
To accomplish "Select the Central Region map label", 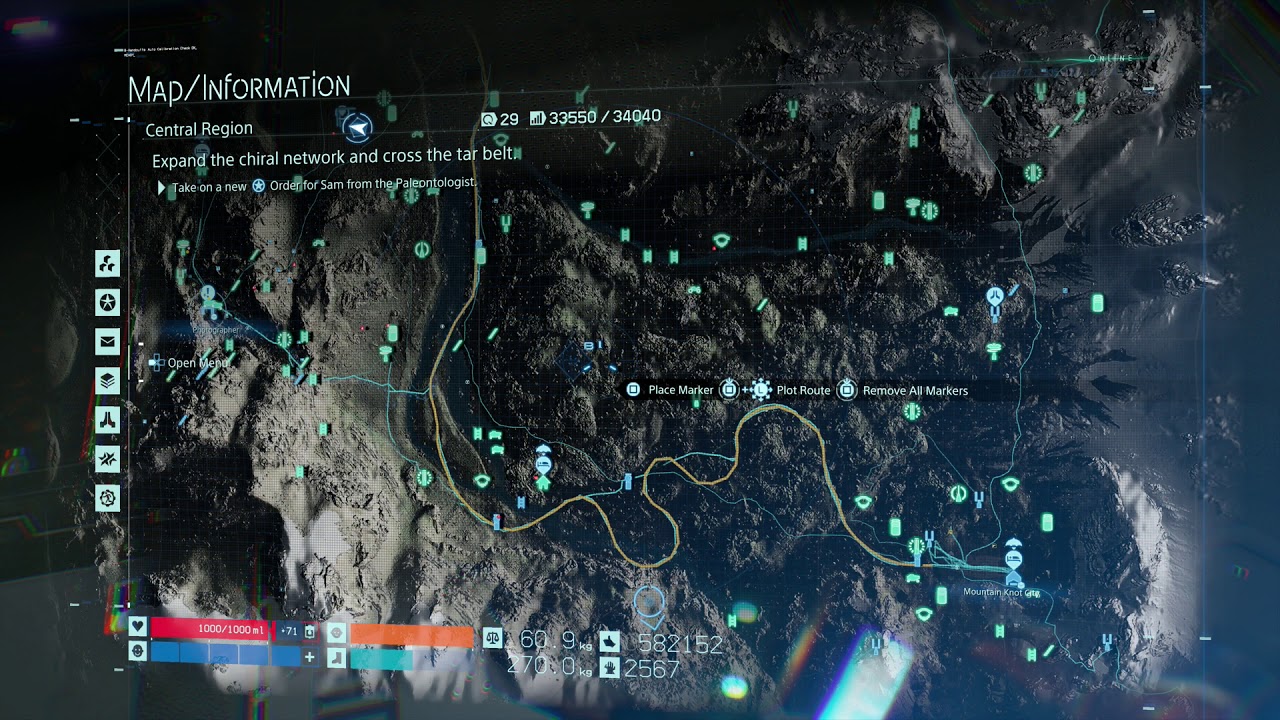I will [x=199, y=130].
